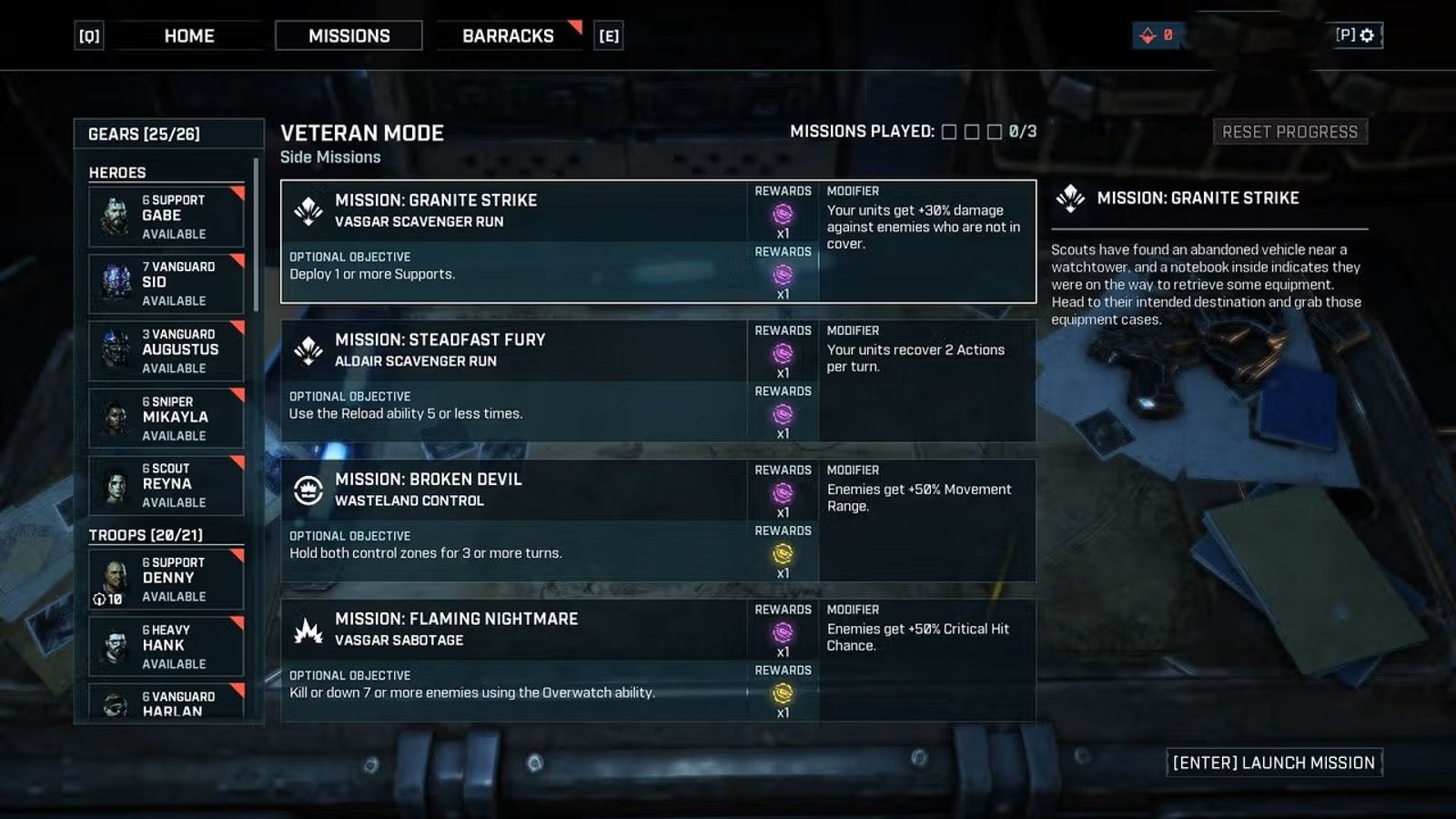The height and width of the screenshot is (819, 1456).
Task: Click the Reset Progress button
Action: (x=1289, y=132)
